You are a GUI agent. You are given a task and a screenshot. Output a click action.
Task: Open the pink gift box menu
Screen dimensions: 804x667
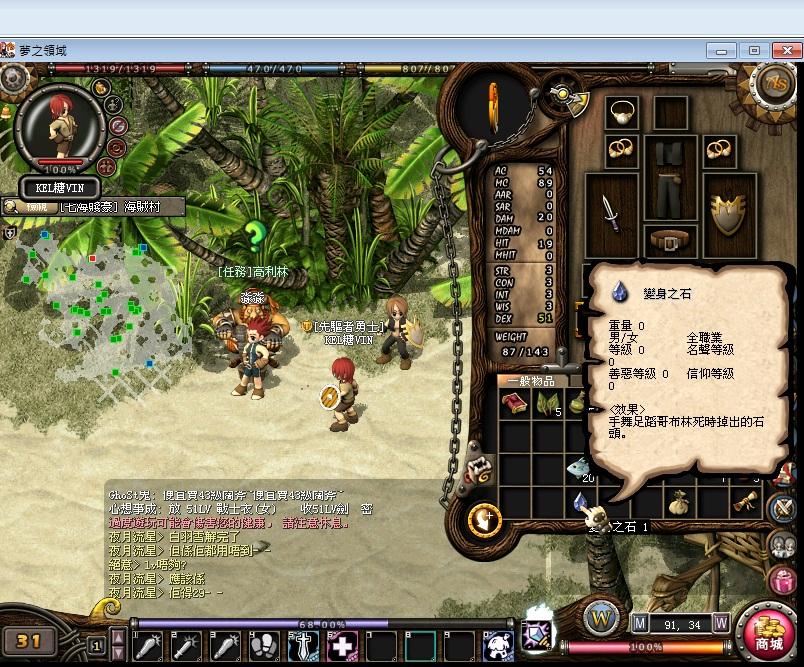(x=782, y=580)
